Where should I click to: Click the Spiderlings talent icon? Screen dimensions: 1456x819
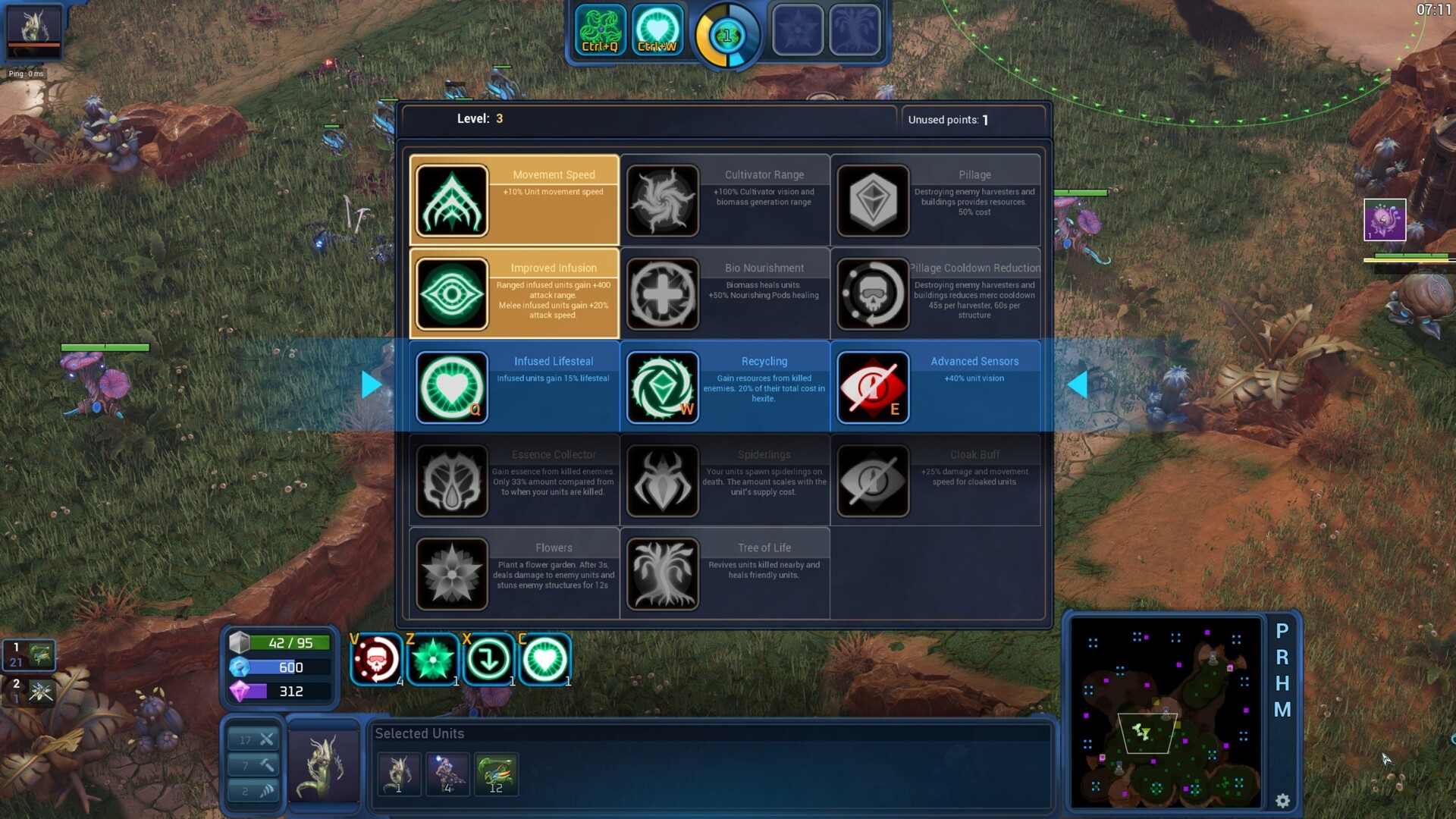[662, 481]
